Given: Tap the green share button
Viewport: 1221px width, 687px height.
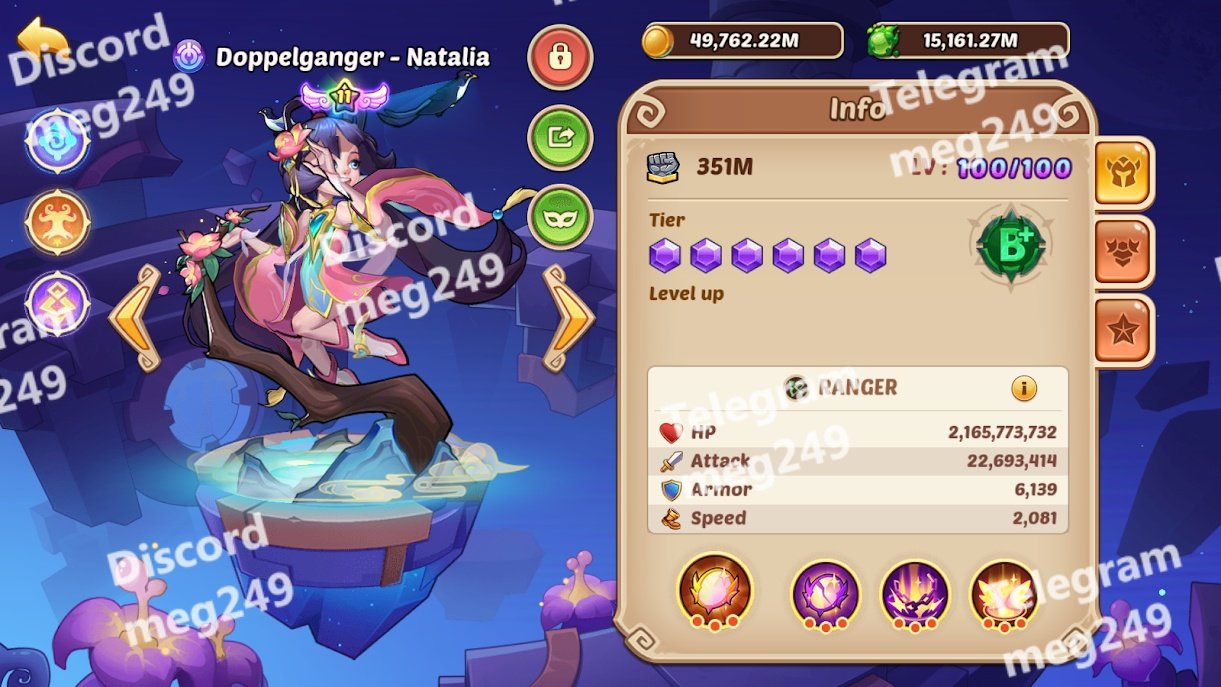Looking at the screenshot, I should point(560,138).
